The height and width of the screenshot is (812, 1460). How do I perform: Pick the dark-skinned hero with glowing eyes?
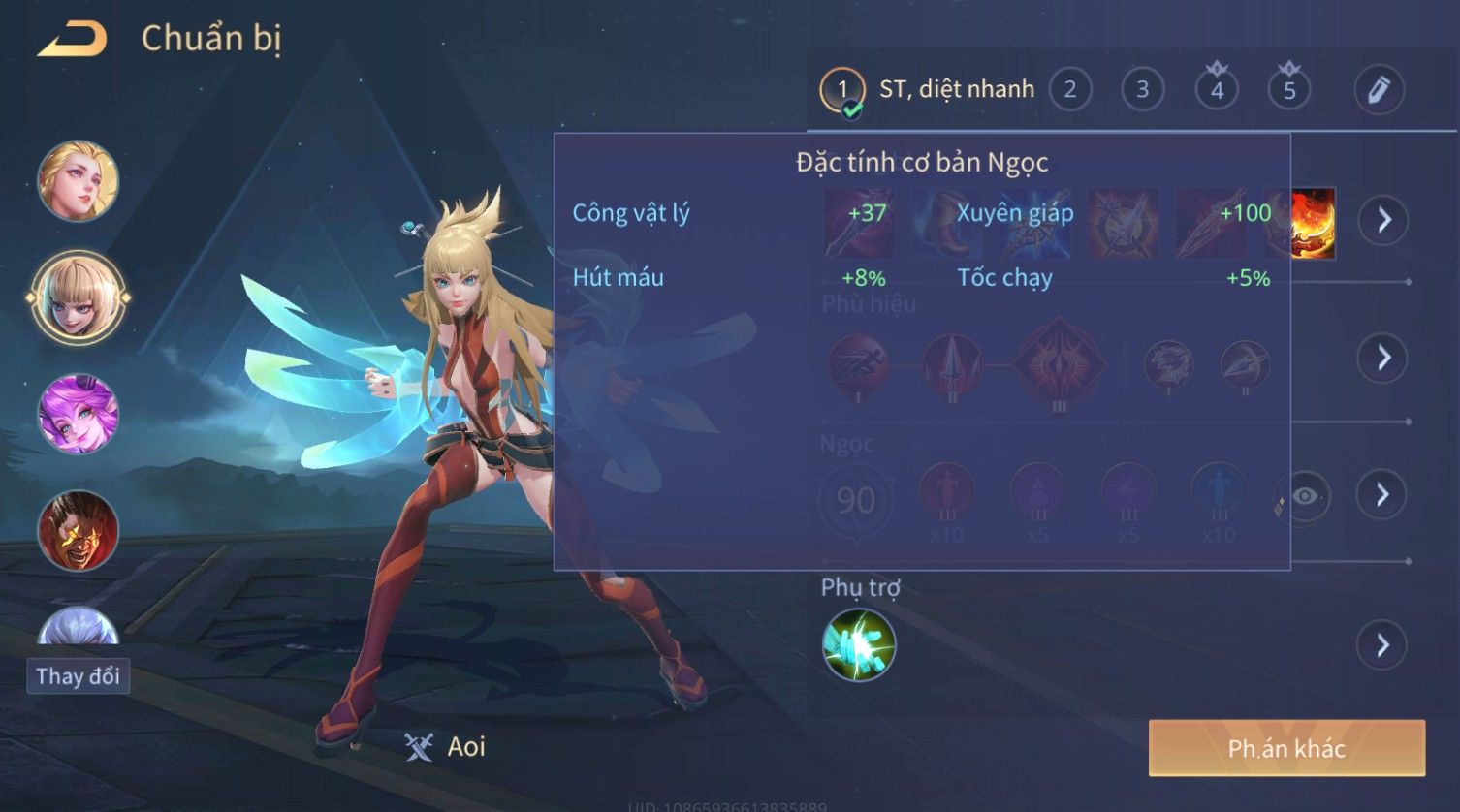coord(78,530)
